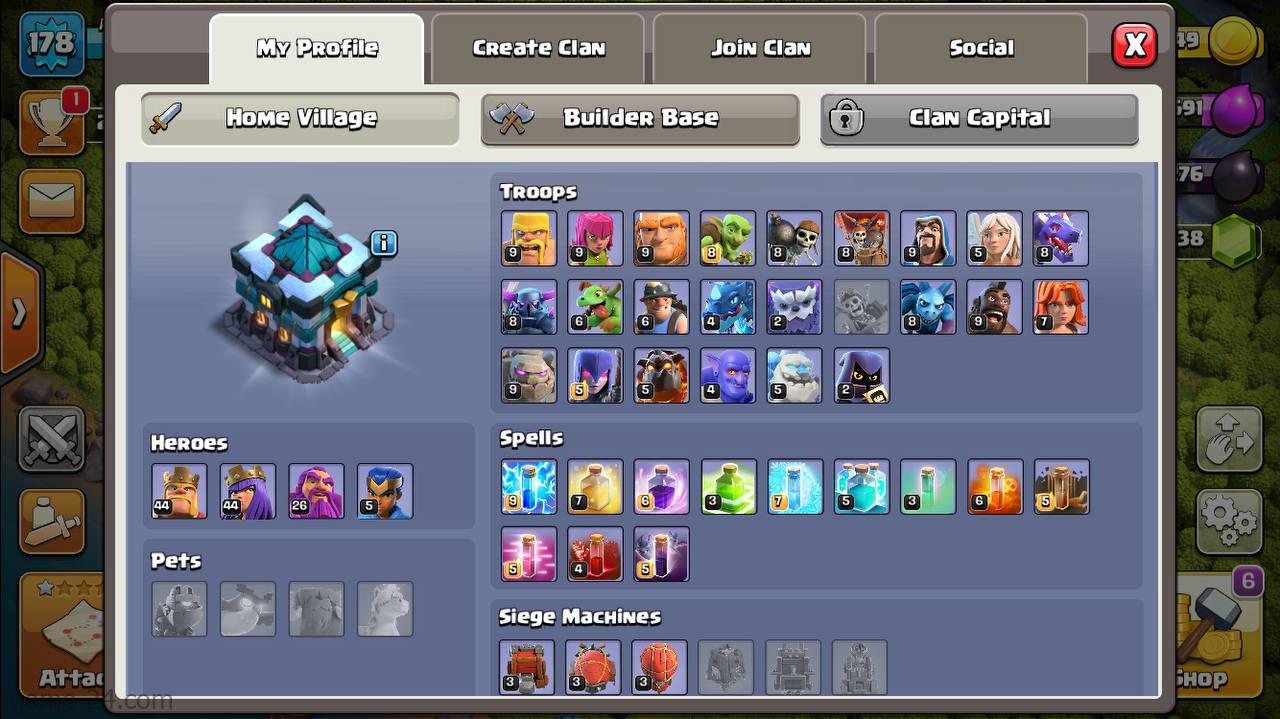1280x719 pixels.
Task: Click the Town Hall info button
Action: tap(384, 243)
